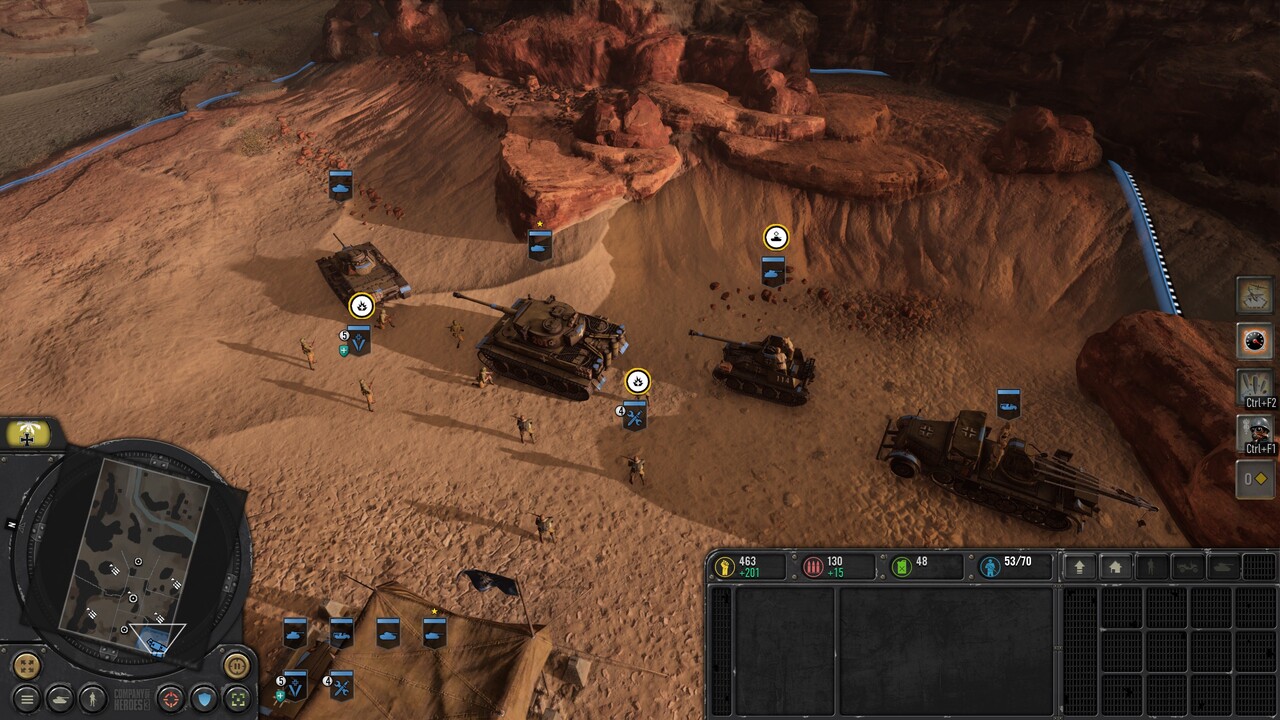The height and width of the screenshot is (720, 1280).
Task: Click the command points diamond counter
Action: pyautogui.click(x=1255, y=479)
